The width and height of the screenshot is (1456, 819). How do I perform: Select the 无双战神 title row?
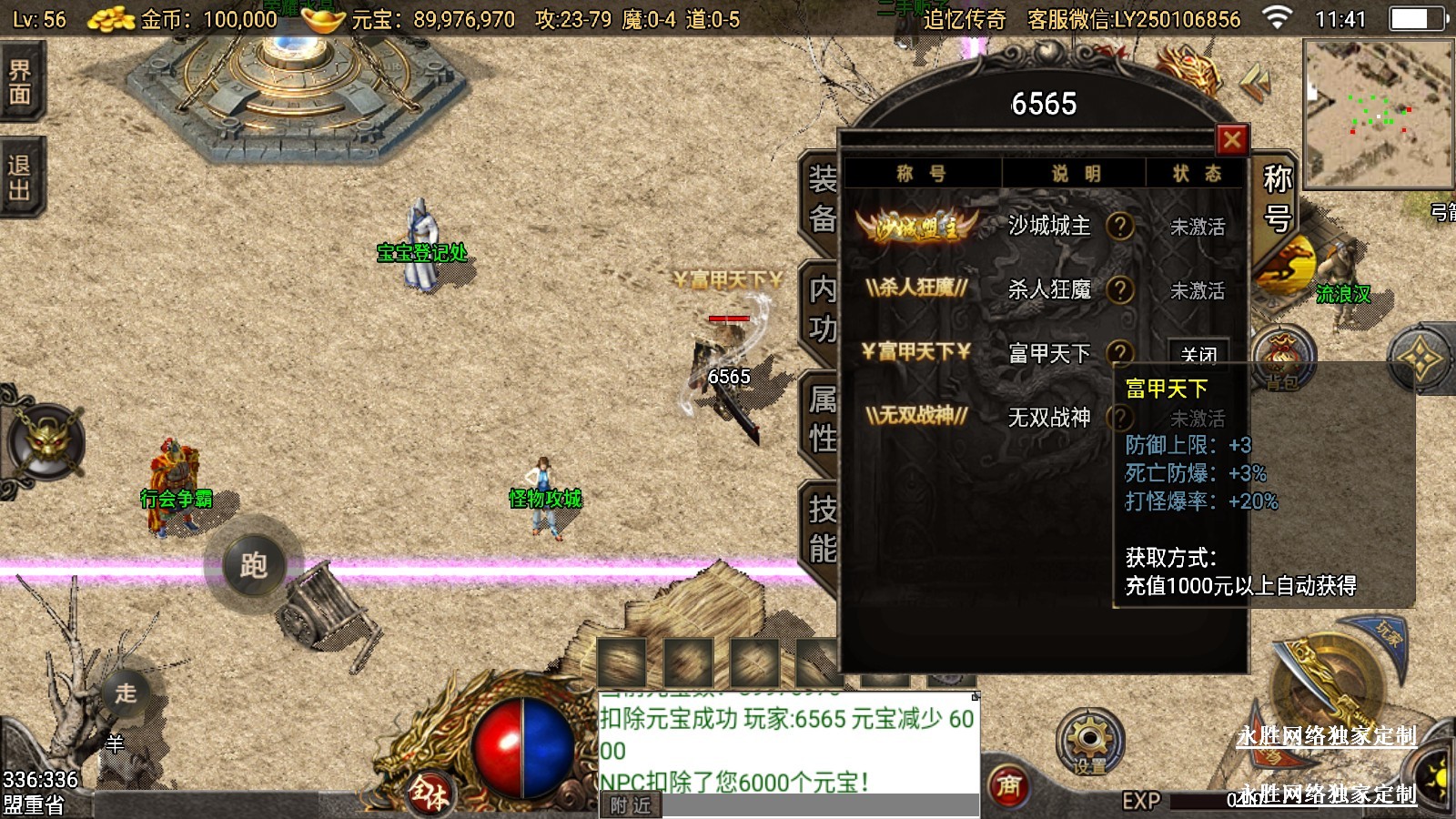coord(1048,417)
